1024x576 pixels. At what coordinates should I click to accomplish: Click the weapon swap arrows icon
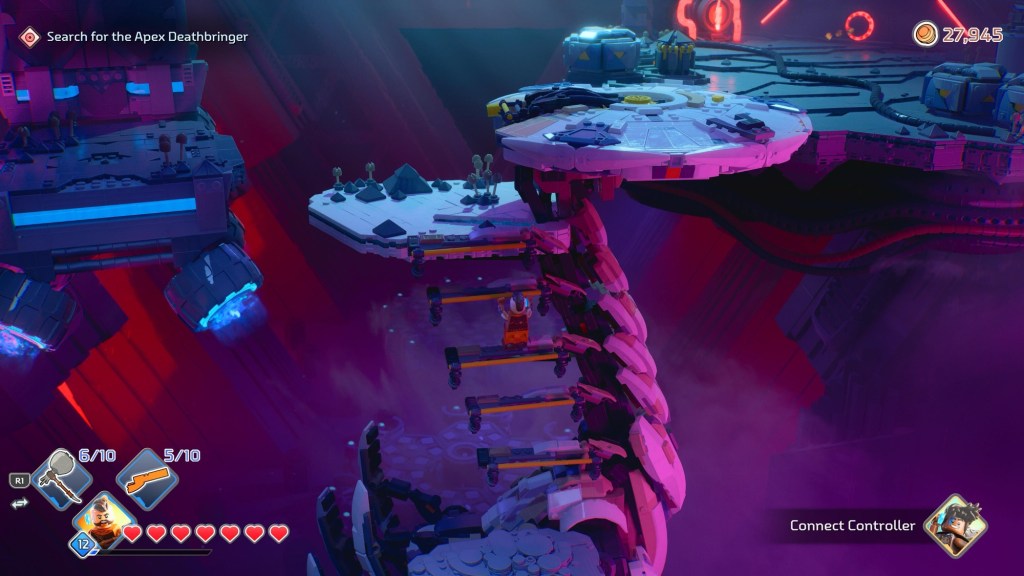[x=18, y=503]
